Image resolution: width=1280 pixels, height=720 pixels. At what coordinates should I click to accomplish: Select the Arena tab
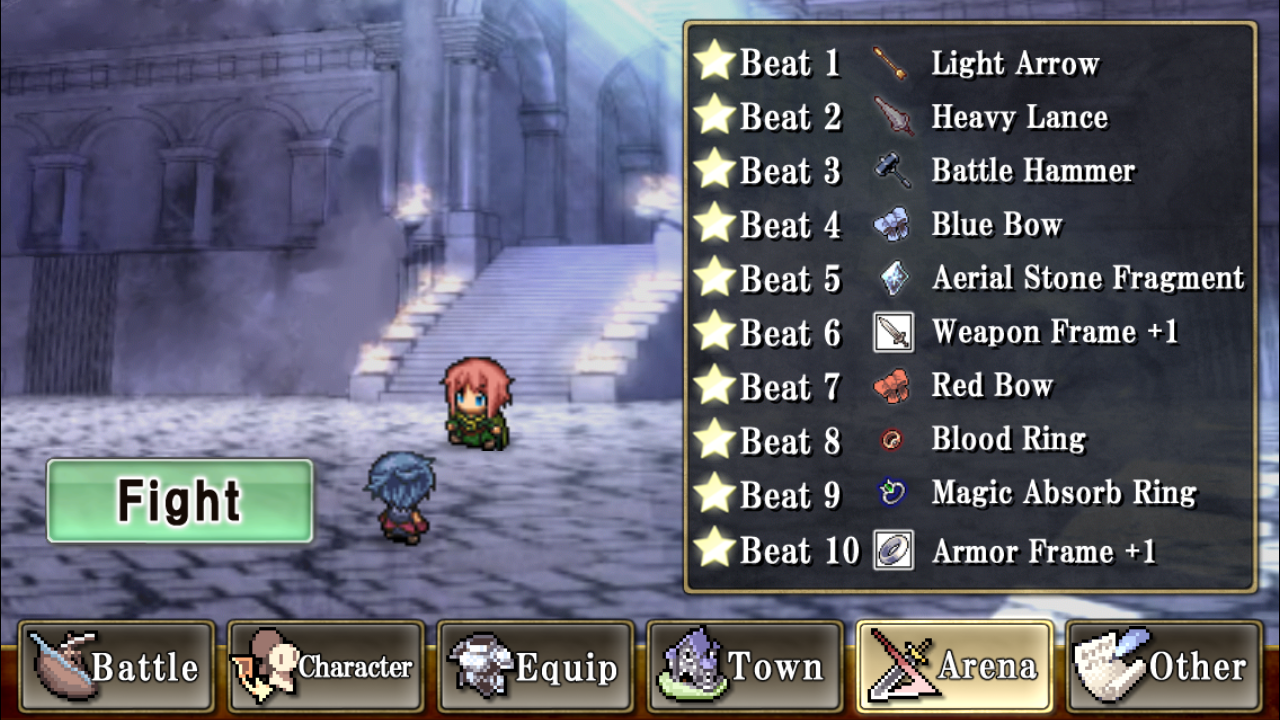tap(955, 667)
